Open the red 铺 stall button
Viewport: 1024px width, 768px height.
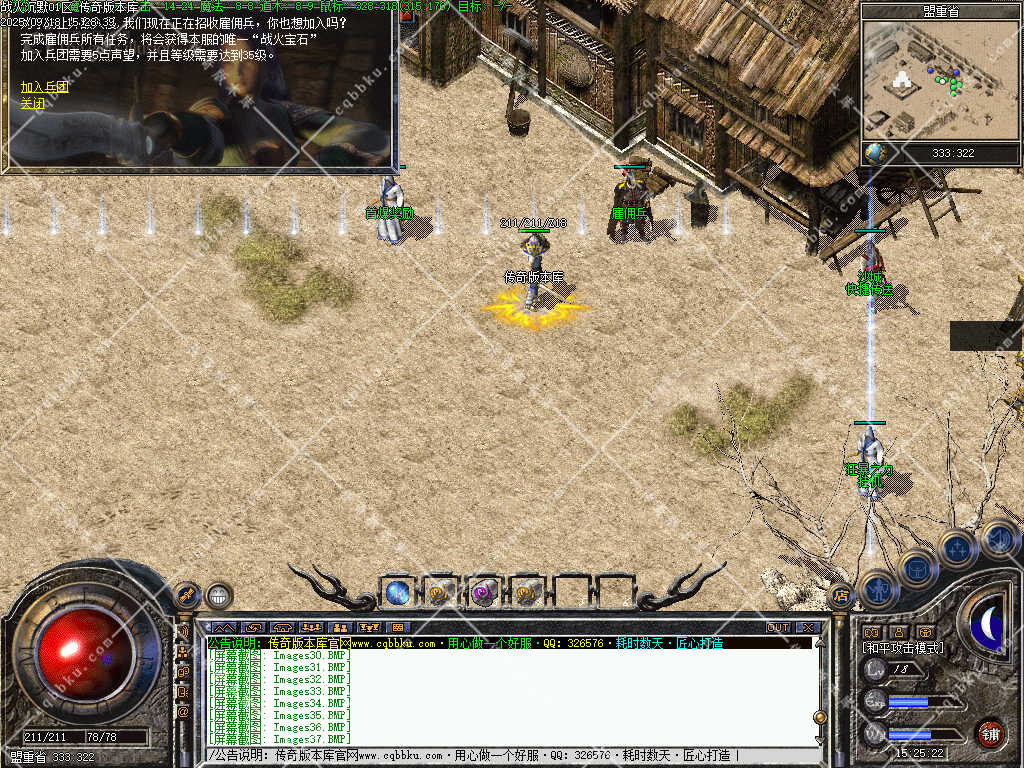tap(990, 733)
